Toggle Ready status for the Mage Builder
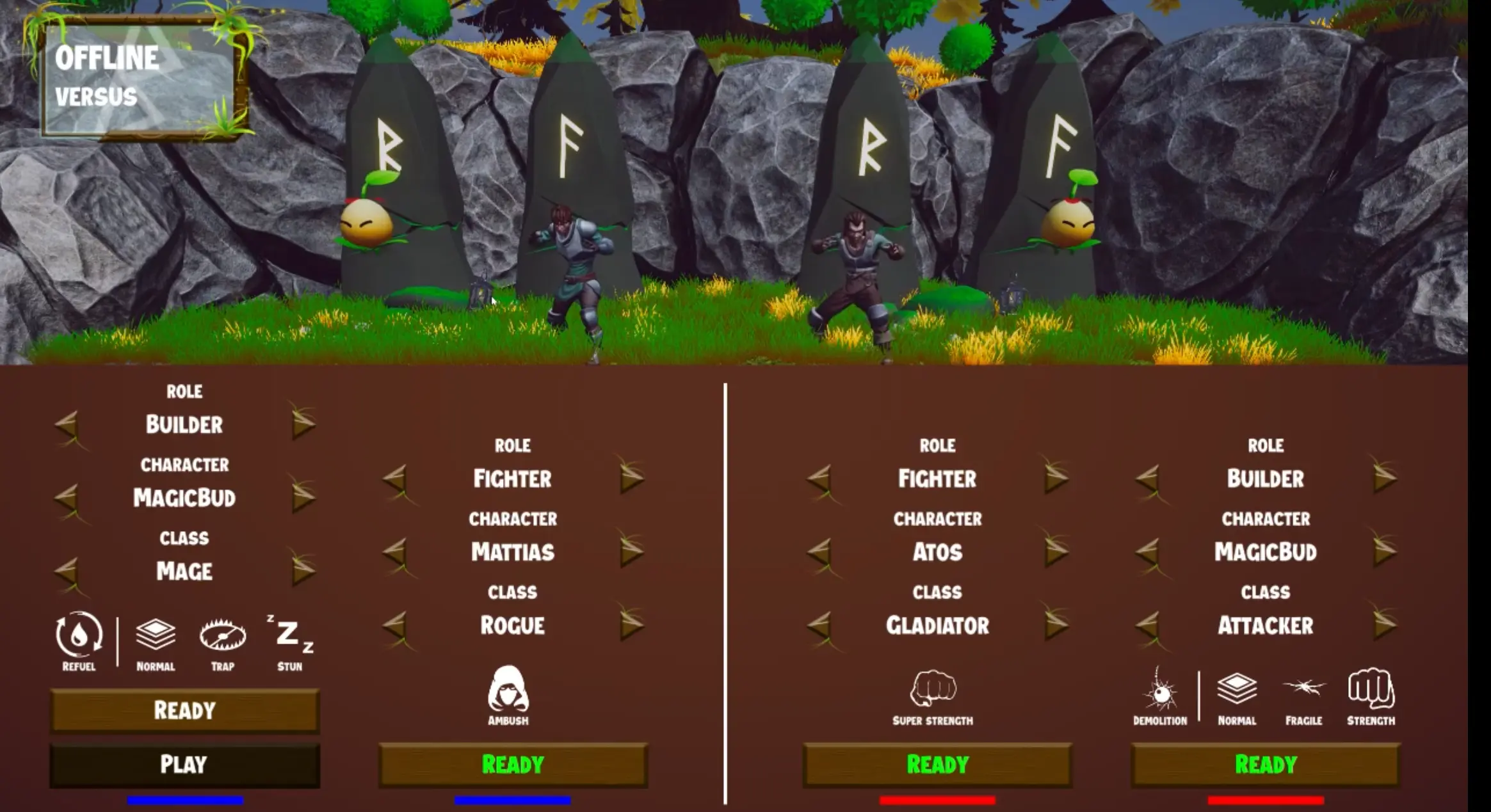1491x812 pixels. point(184,710)
